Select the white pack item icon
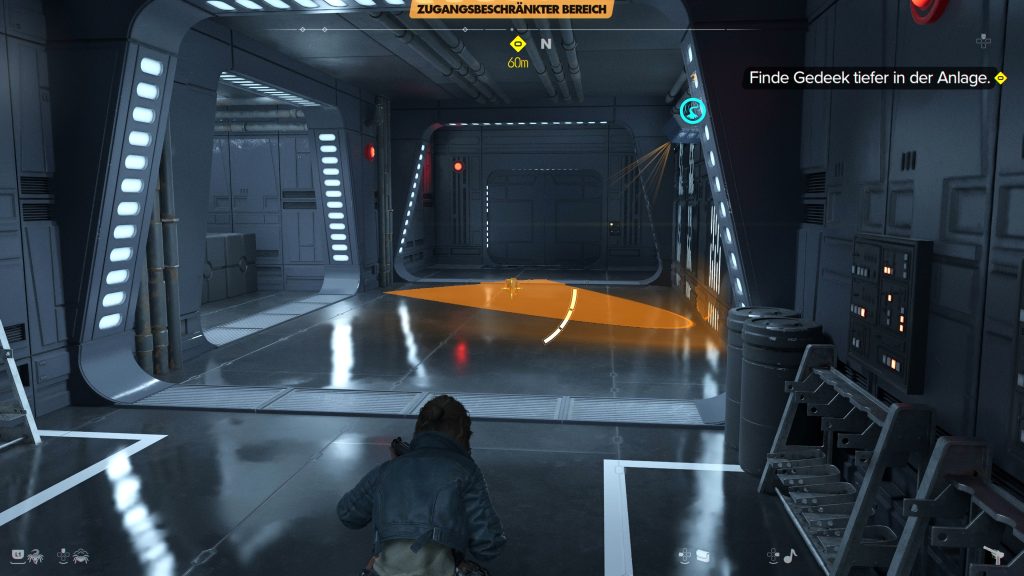This screenshot has width=1024, height=576. coord(704,553)
